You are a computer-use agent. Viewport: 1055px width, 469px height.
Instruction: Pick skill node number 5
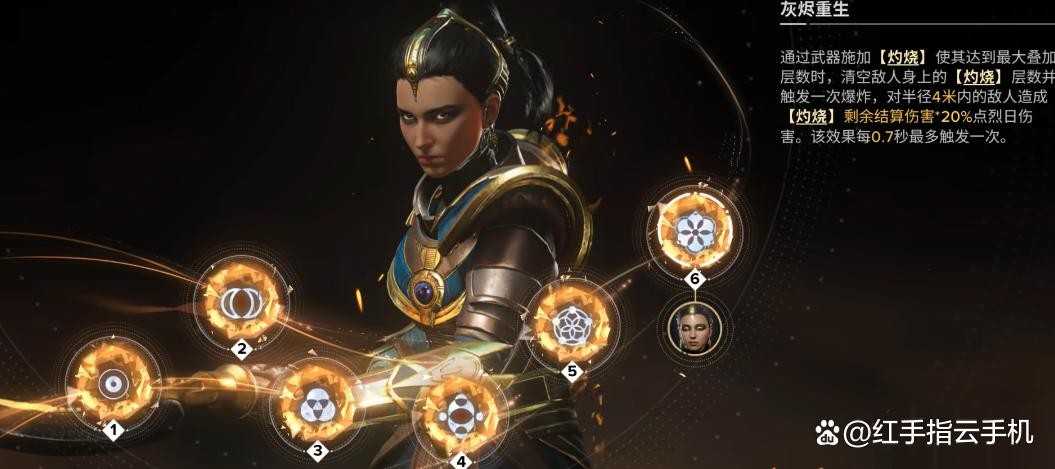(572, 323)
